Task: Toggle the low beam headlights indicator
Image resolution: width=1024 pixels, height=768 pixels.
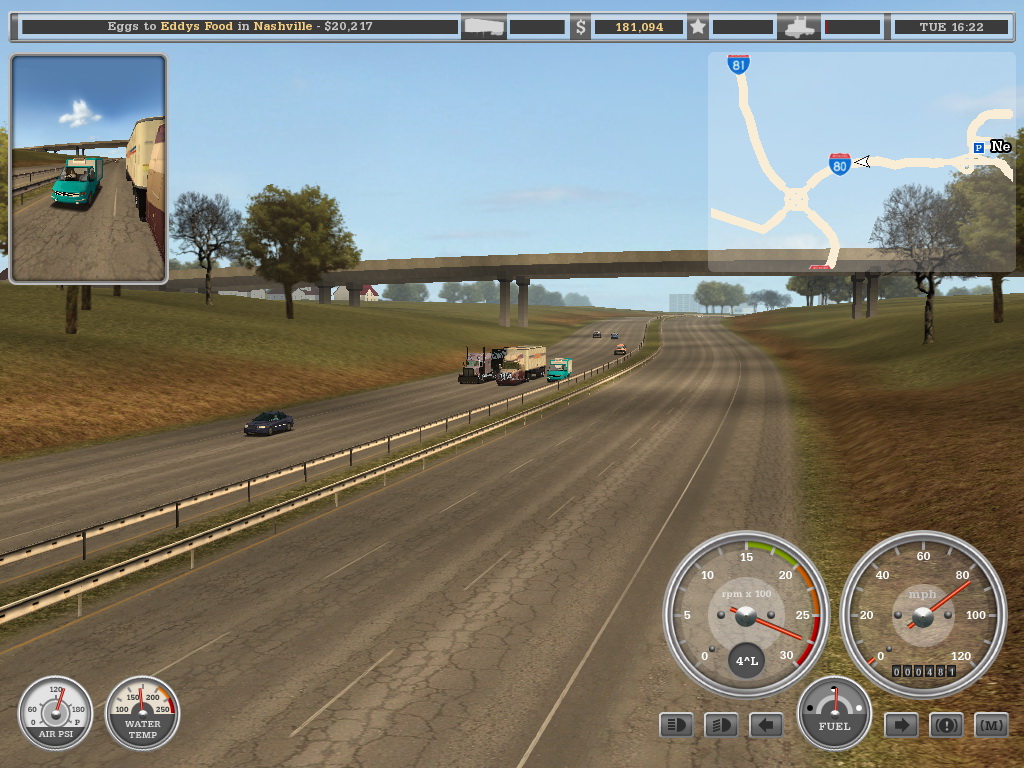Action: (x=721, y=725)
